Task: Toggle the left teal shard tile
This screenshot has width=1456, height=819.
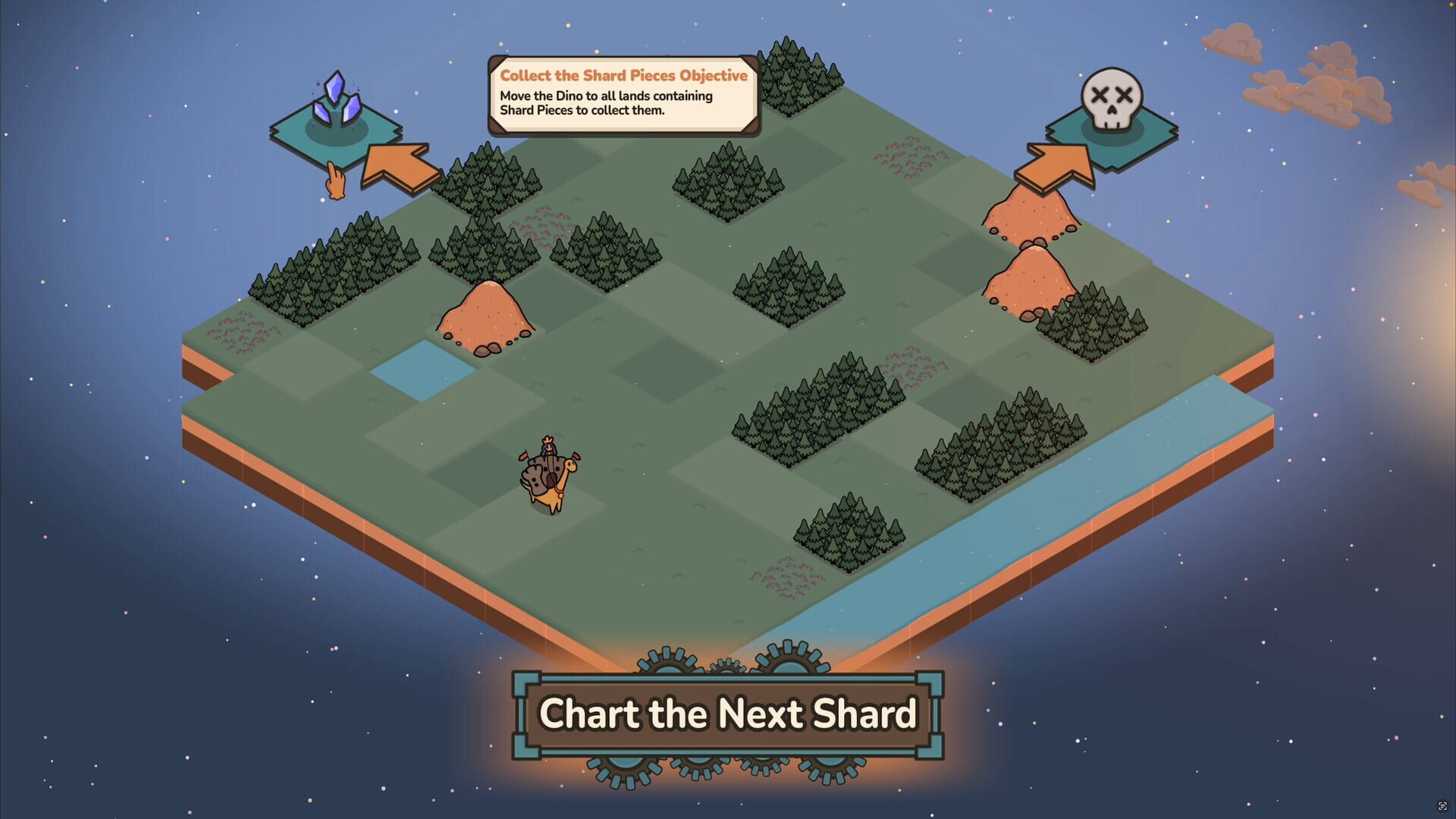Action: pos(336,133)
